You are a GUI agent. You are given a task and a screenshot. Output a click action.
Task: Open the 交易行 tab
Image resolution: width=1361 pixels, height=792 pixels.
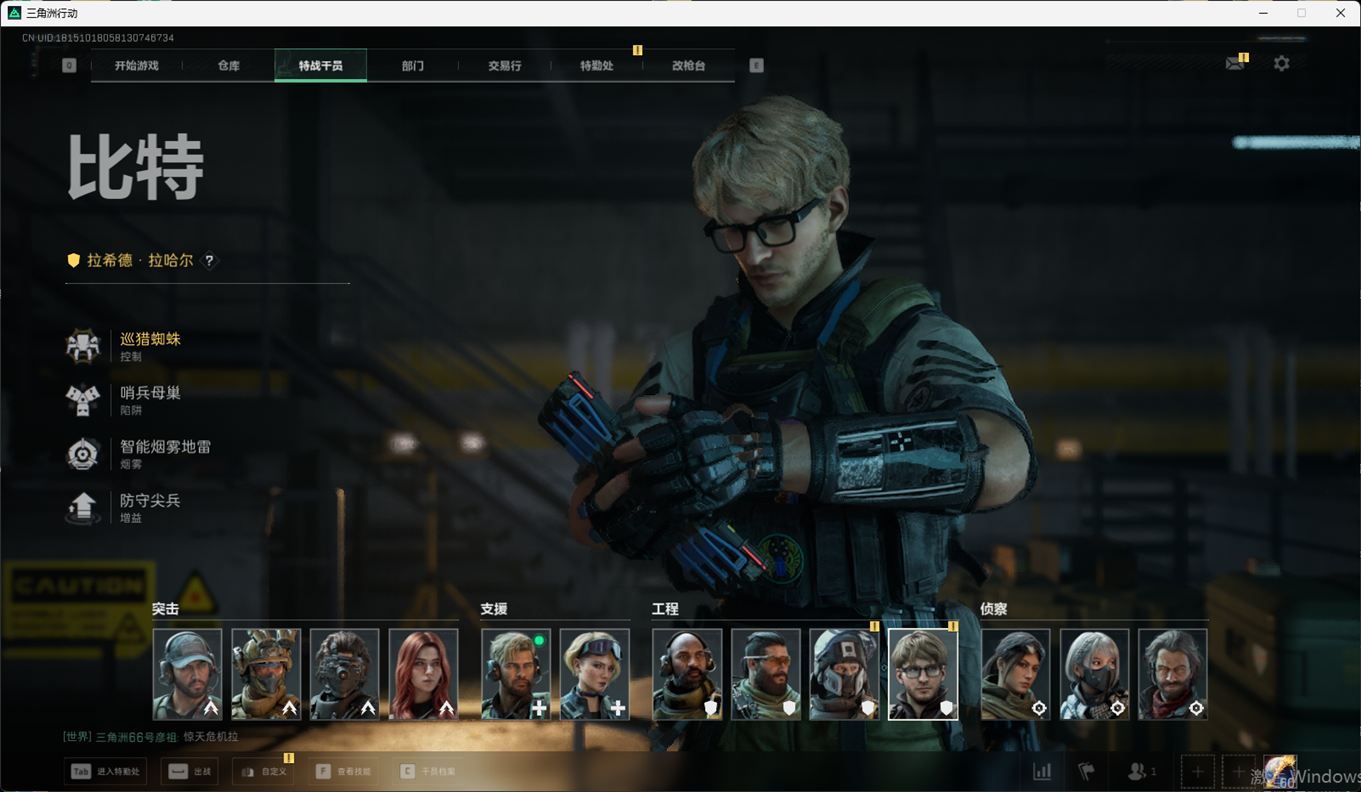coord(504,66)
